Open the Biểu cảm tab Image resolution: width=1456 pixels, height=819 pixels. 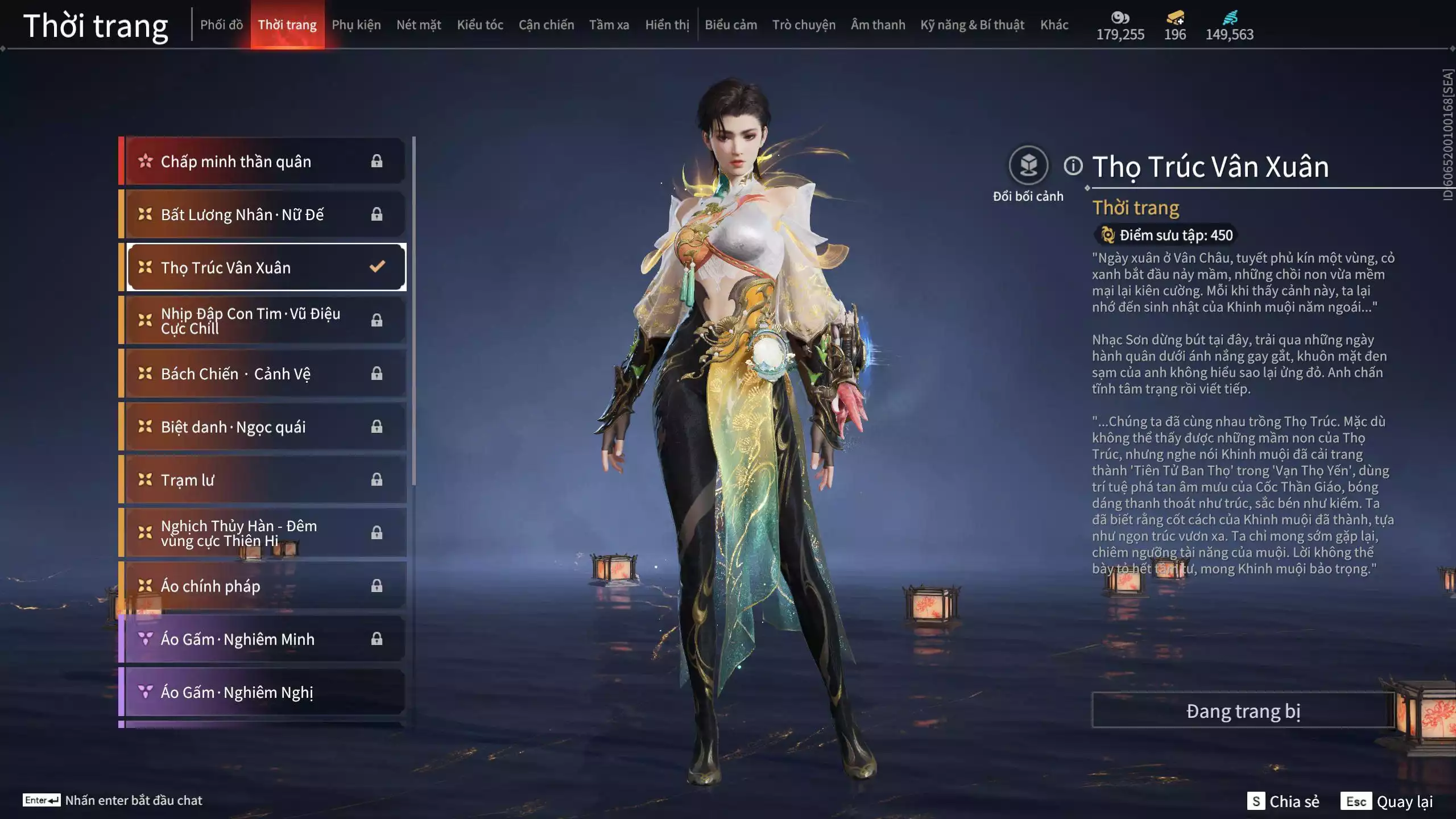(731, 25)
